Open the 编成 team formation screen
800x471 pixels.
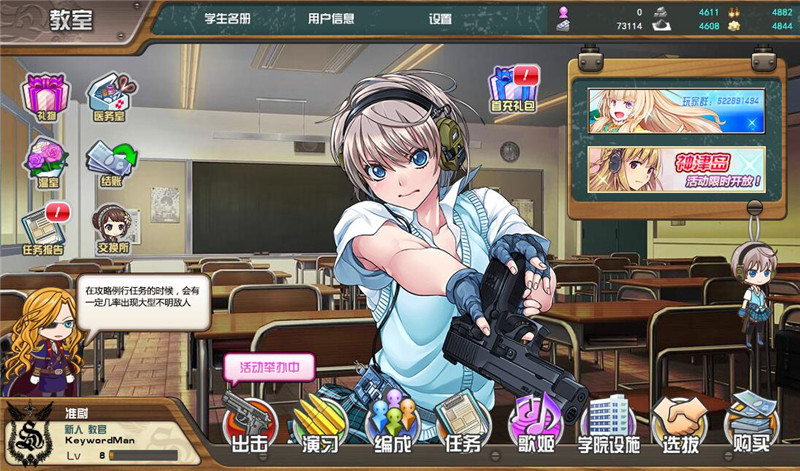click(393, 424)
